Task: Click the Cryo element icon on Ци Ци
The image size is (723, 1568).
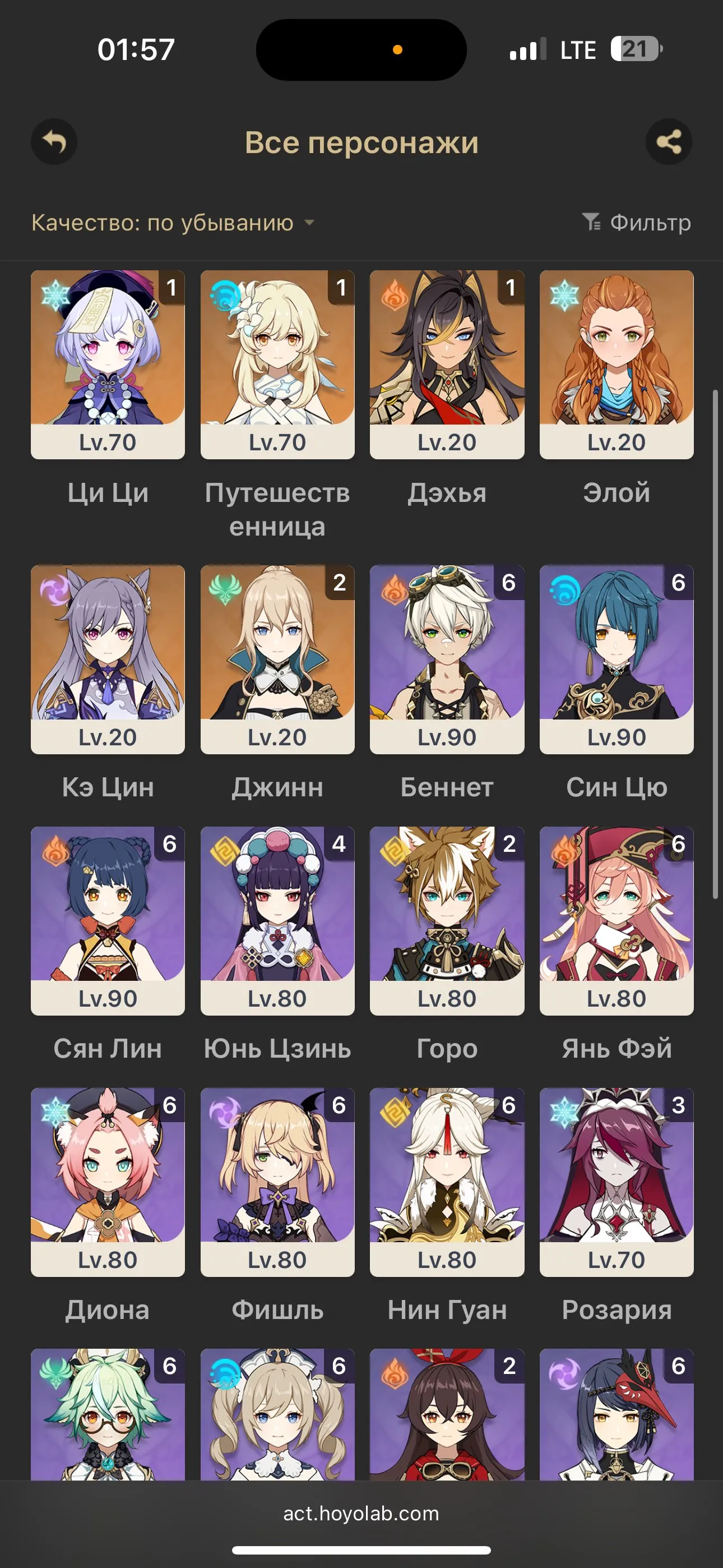Action: [x=55, y=294]
